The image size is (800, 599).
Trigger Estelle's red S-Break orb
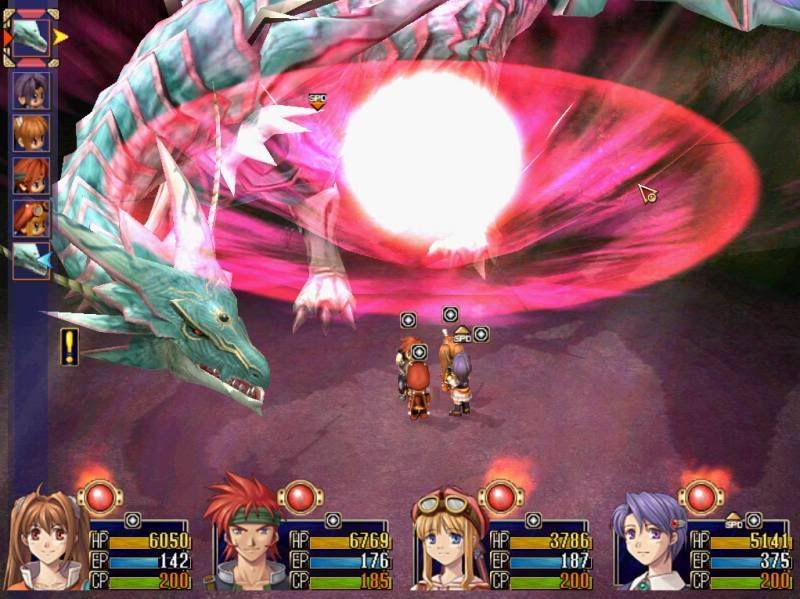[x=100, y=496]
